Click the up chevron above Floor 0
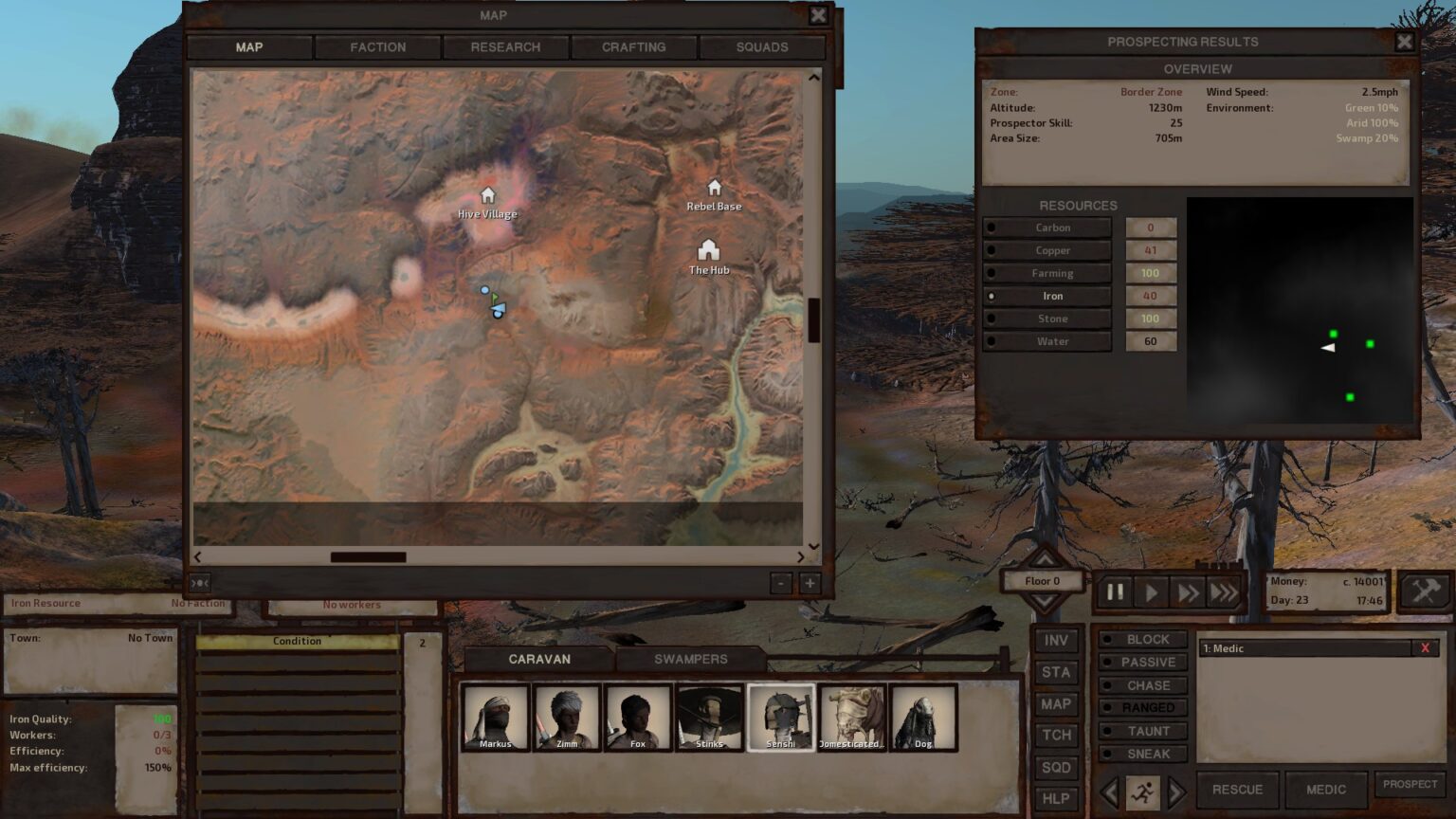Viewport: 1456px width, 819px height. tap(1044, 558)
